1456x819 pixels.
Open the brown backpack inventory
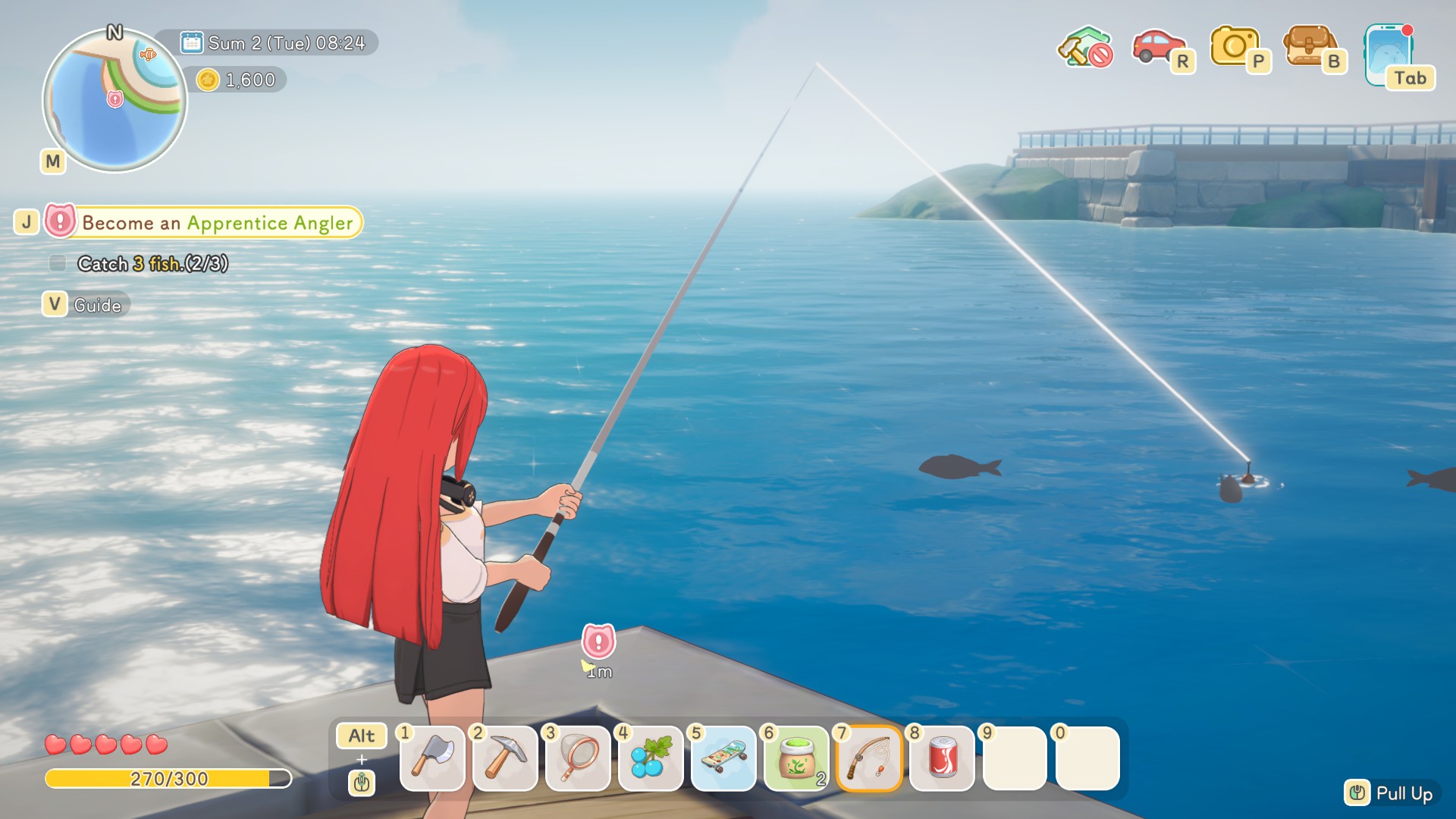click(x=1309, y=47)
